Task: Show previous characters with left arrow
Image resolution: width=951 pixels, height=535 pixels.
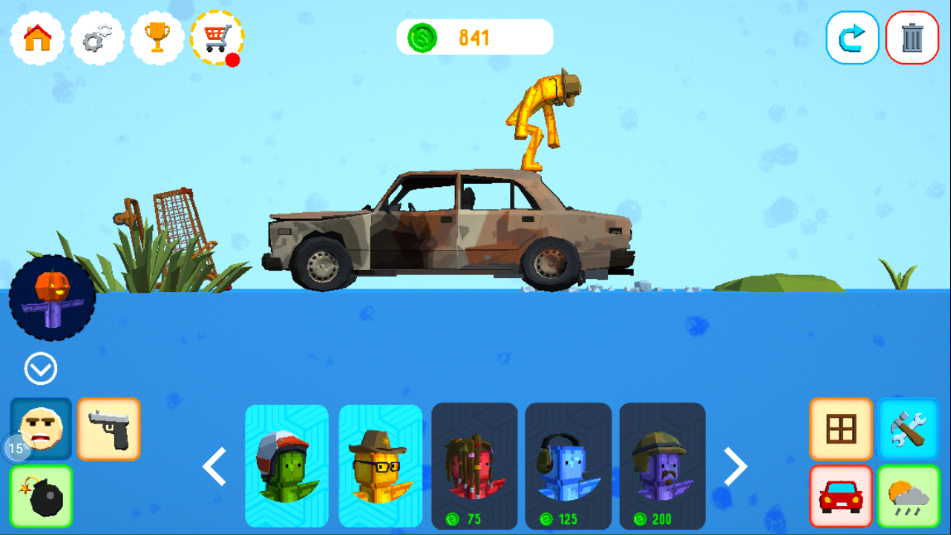Action: coord(215,467)
